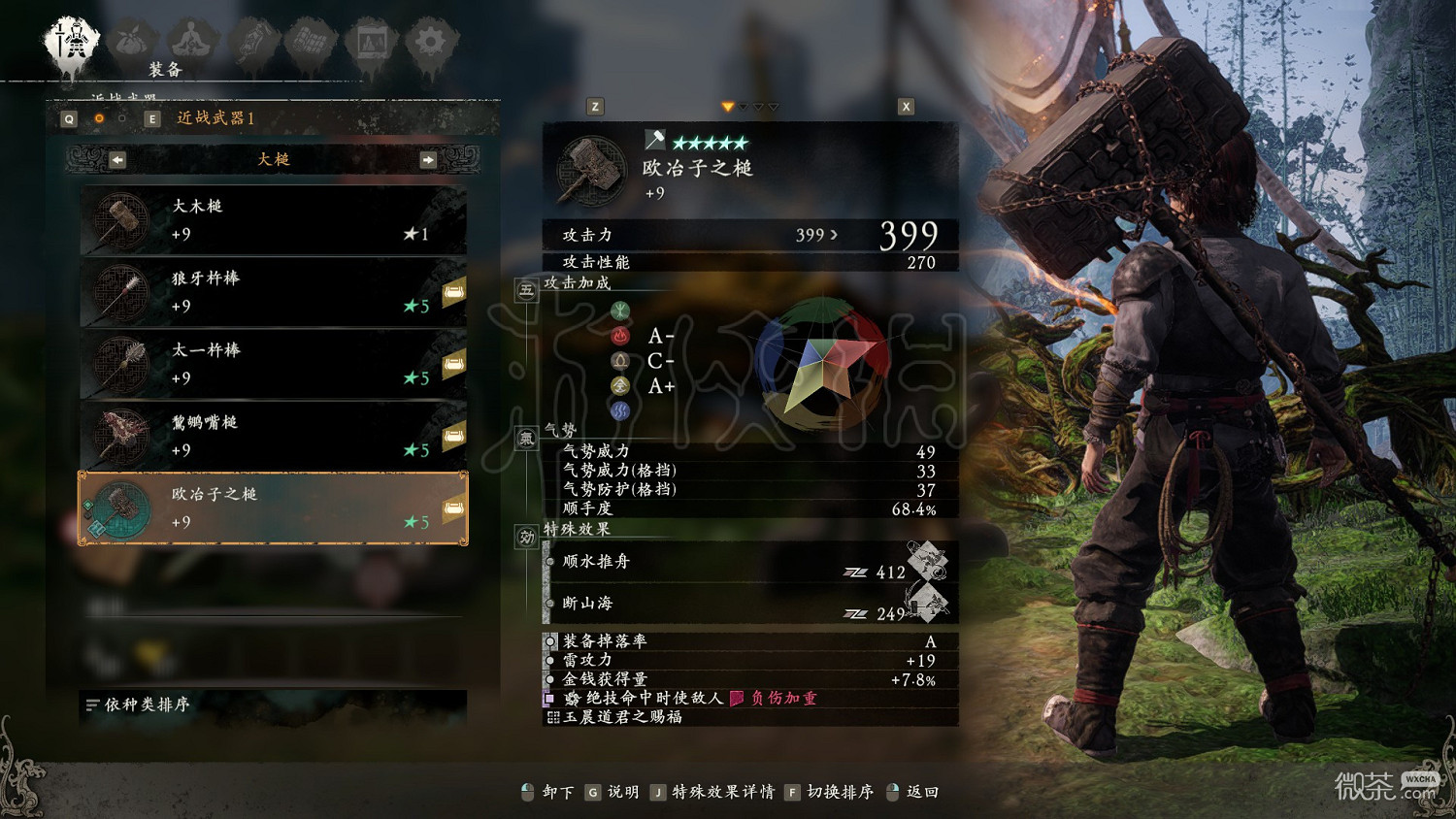Screen dimensions: 1456x819
Task: Click the right arrow beside 大槌 header
Action: 426,159
